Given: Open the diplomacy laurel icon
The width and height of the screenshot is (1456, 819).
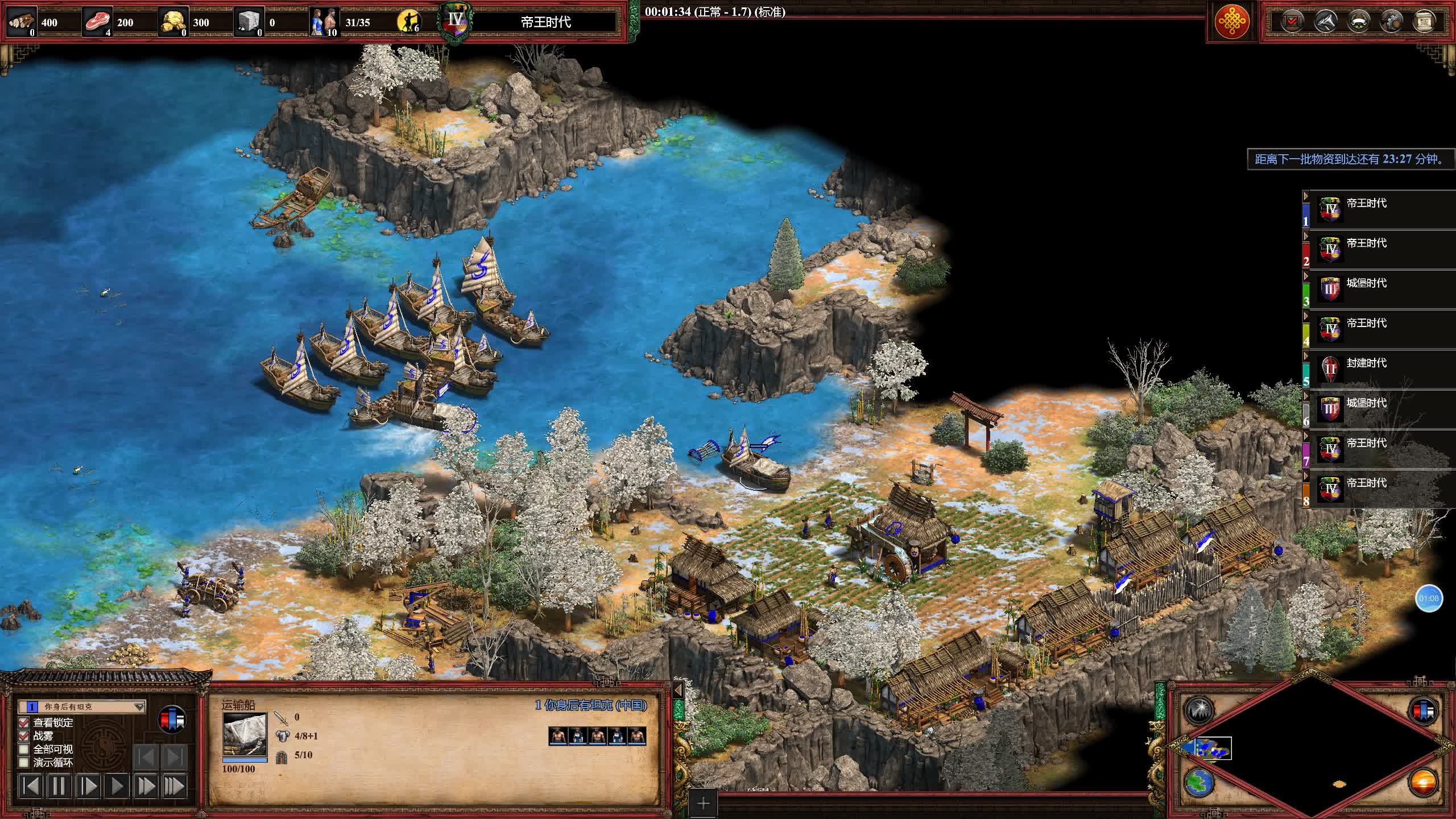Looking at the screenshot, I should pyautogui.click(x=1359, y=22).
